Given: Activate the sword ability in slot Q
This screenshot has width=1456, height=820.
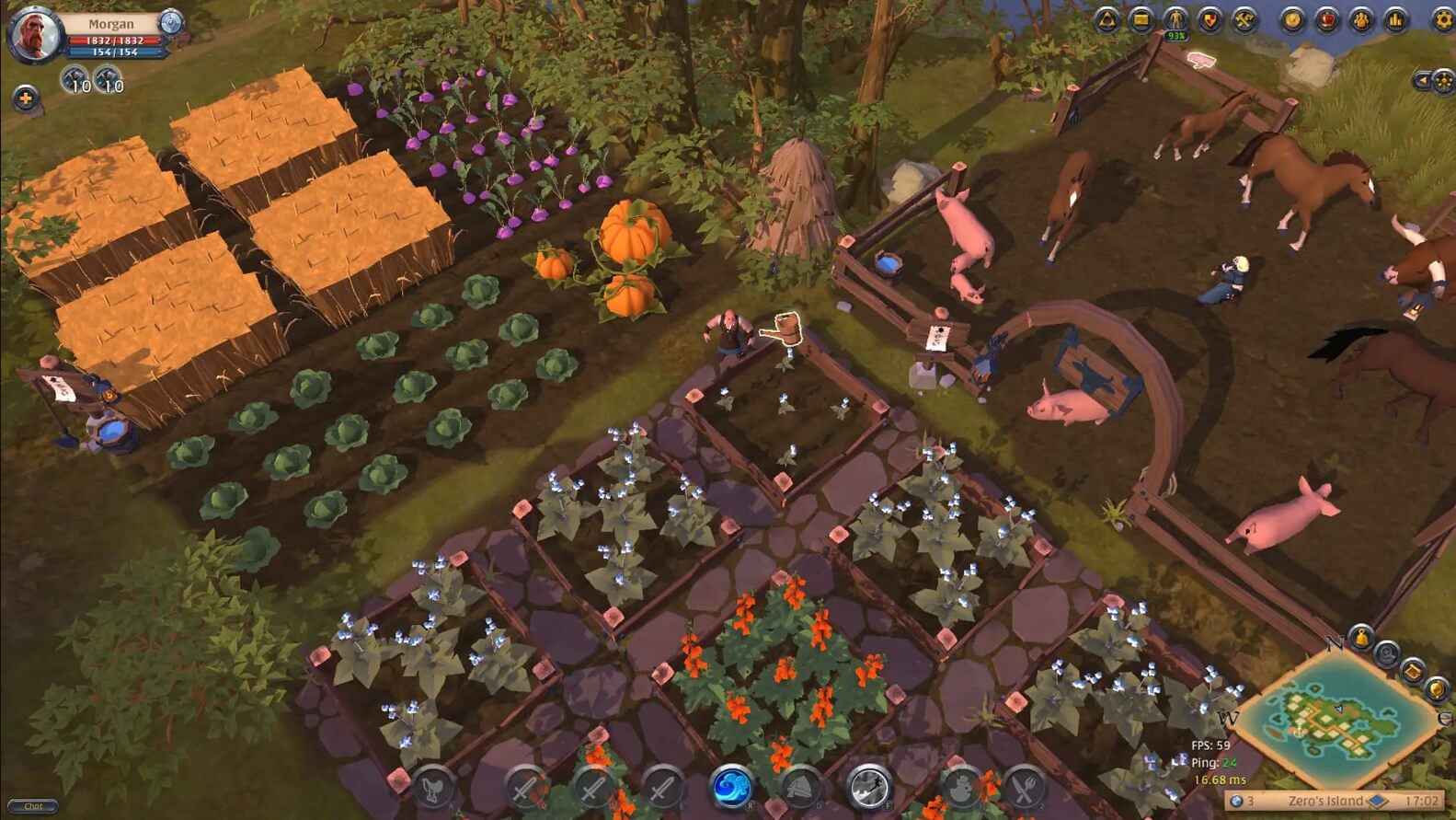Looking at the screenshot, I should (x=528, y=788).
